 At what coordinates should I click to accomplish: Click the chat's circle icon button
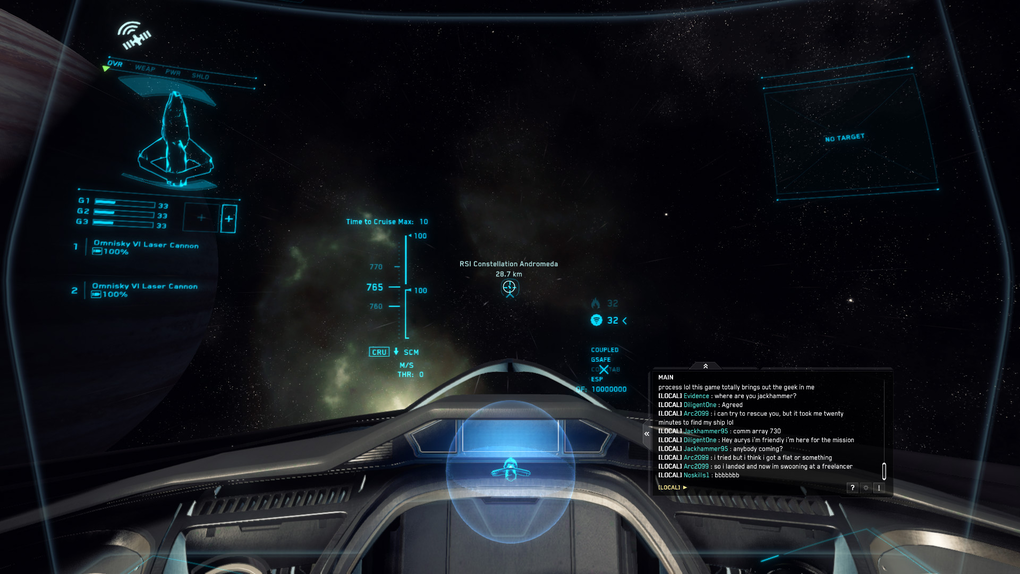click(x=866, y=487)
